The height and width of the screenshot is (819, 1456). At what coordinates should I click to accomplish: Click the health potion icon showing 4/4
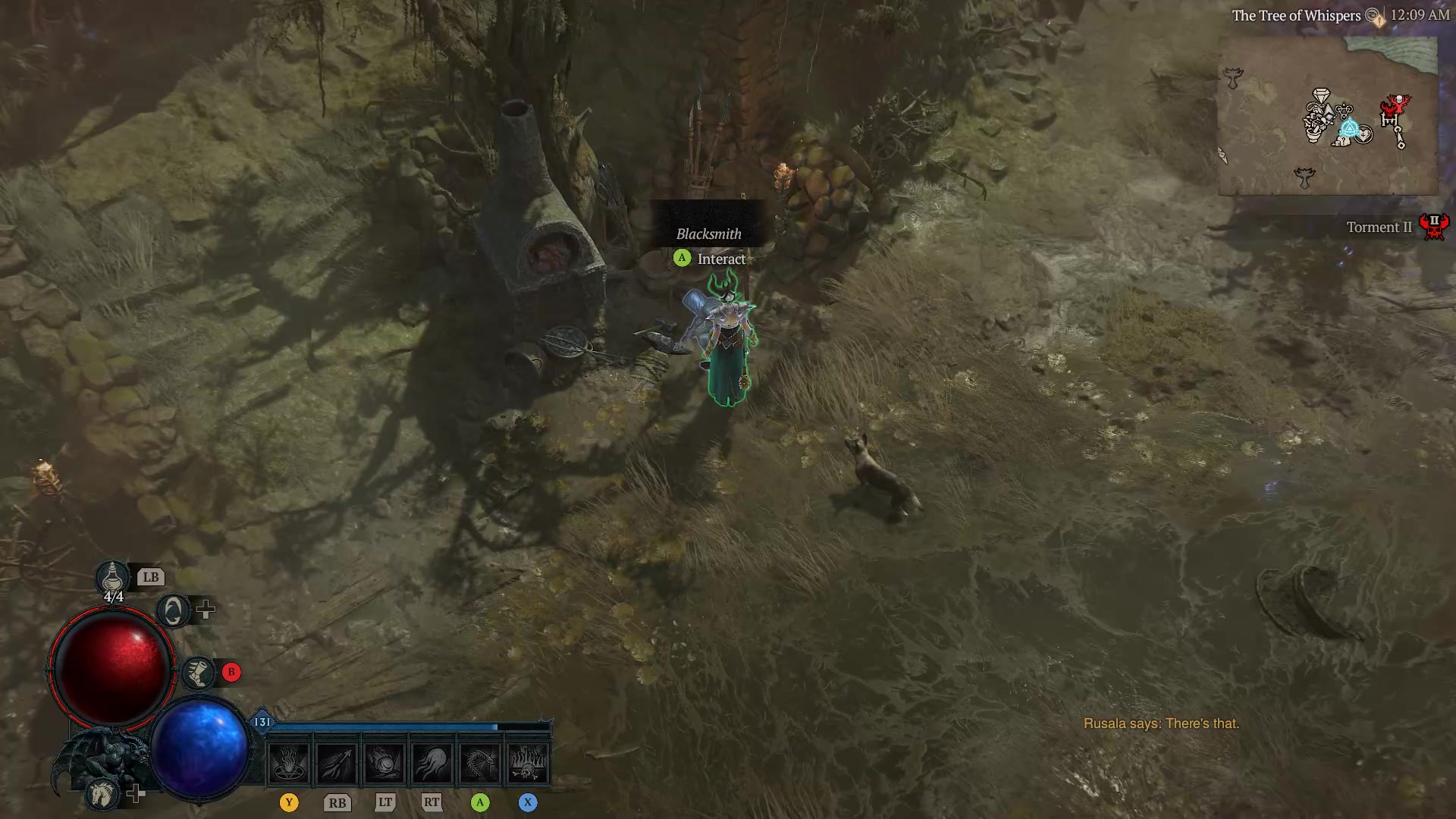111,578
